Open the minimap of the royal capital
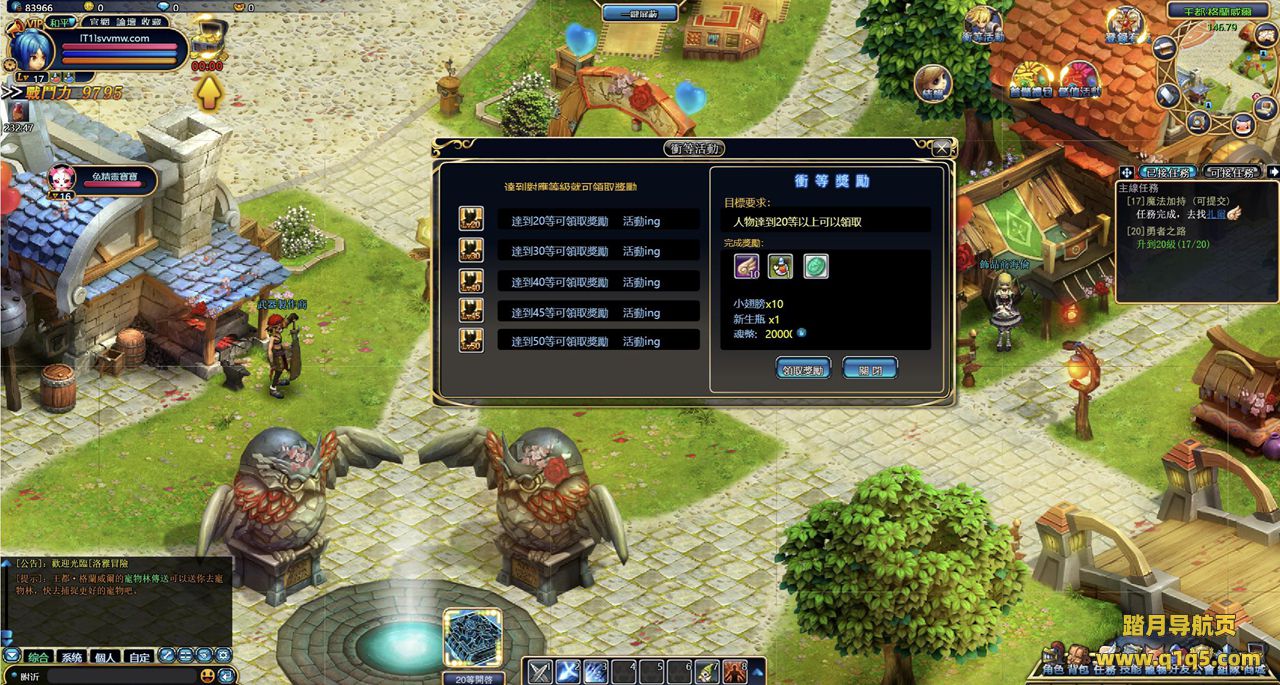 [1213, 75]
